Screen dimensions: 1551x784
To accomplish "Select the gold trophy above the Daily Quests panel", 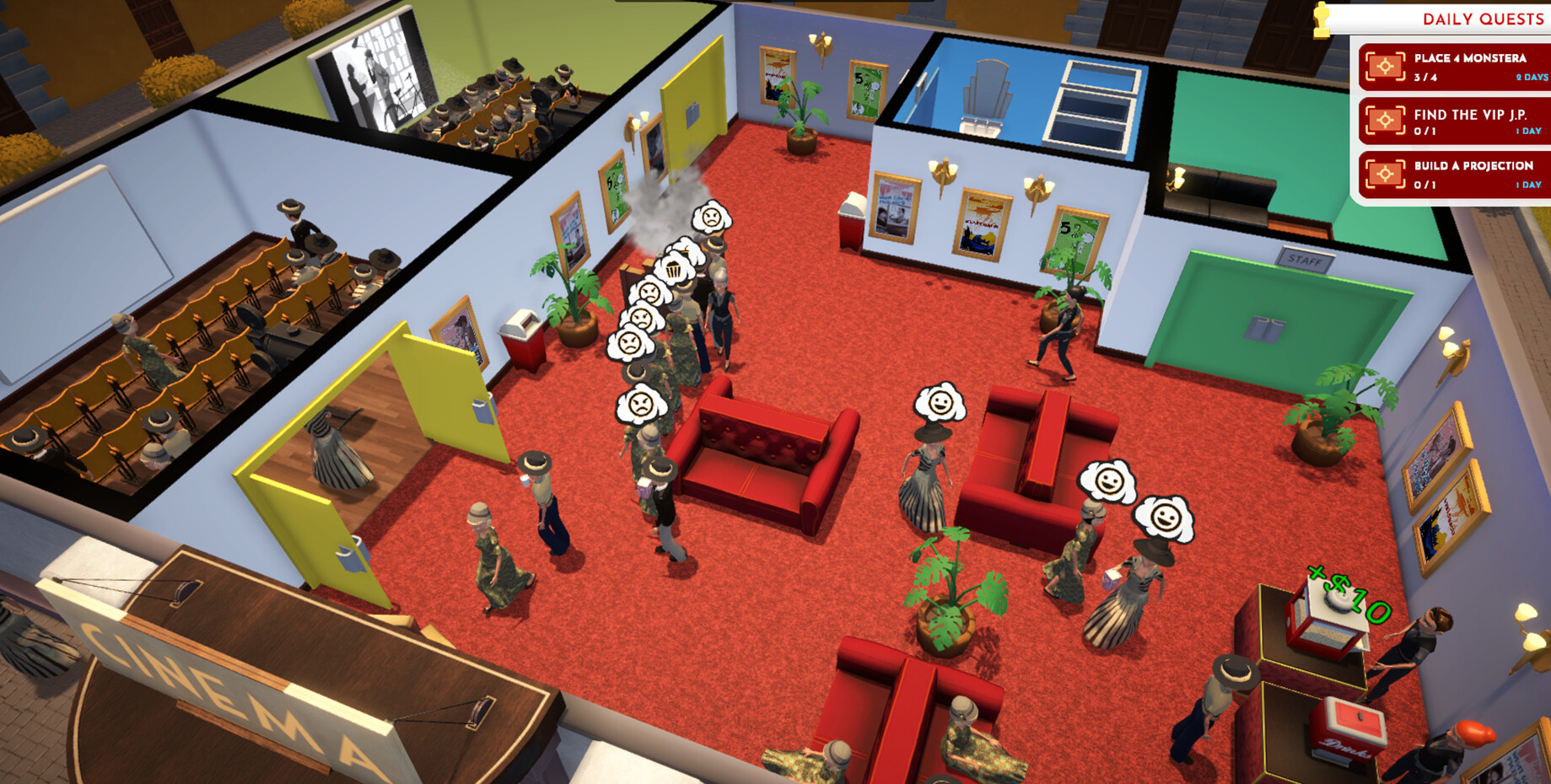I will [1322, 19].
